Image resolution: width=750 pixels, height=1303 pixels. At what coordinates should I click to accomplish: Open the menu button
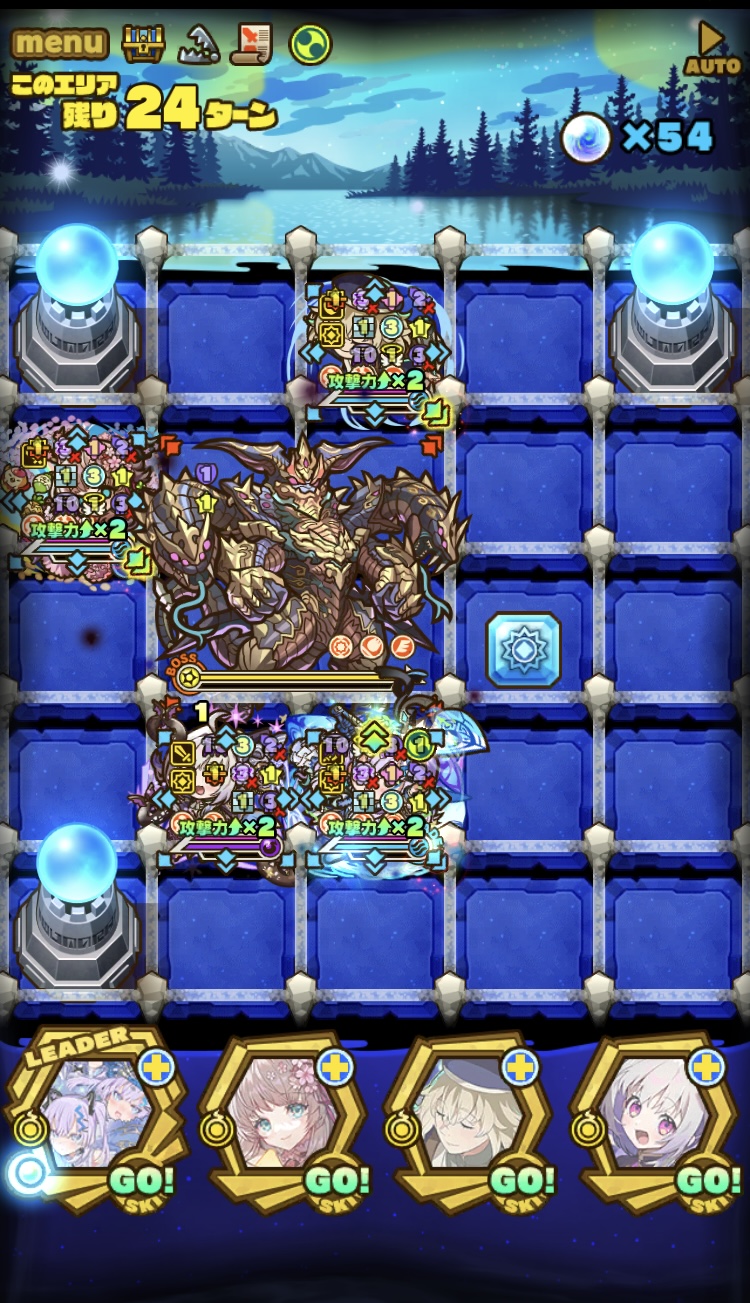[60, 43]
